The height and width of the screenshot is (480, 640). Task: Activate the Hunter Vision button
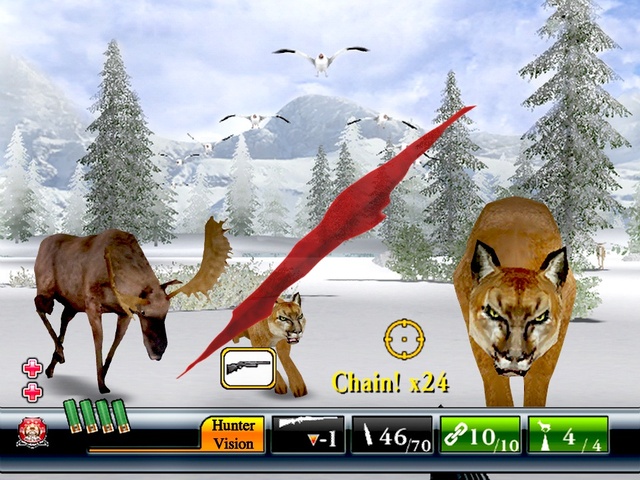coord(233,434)
